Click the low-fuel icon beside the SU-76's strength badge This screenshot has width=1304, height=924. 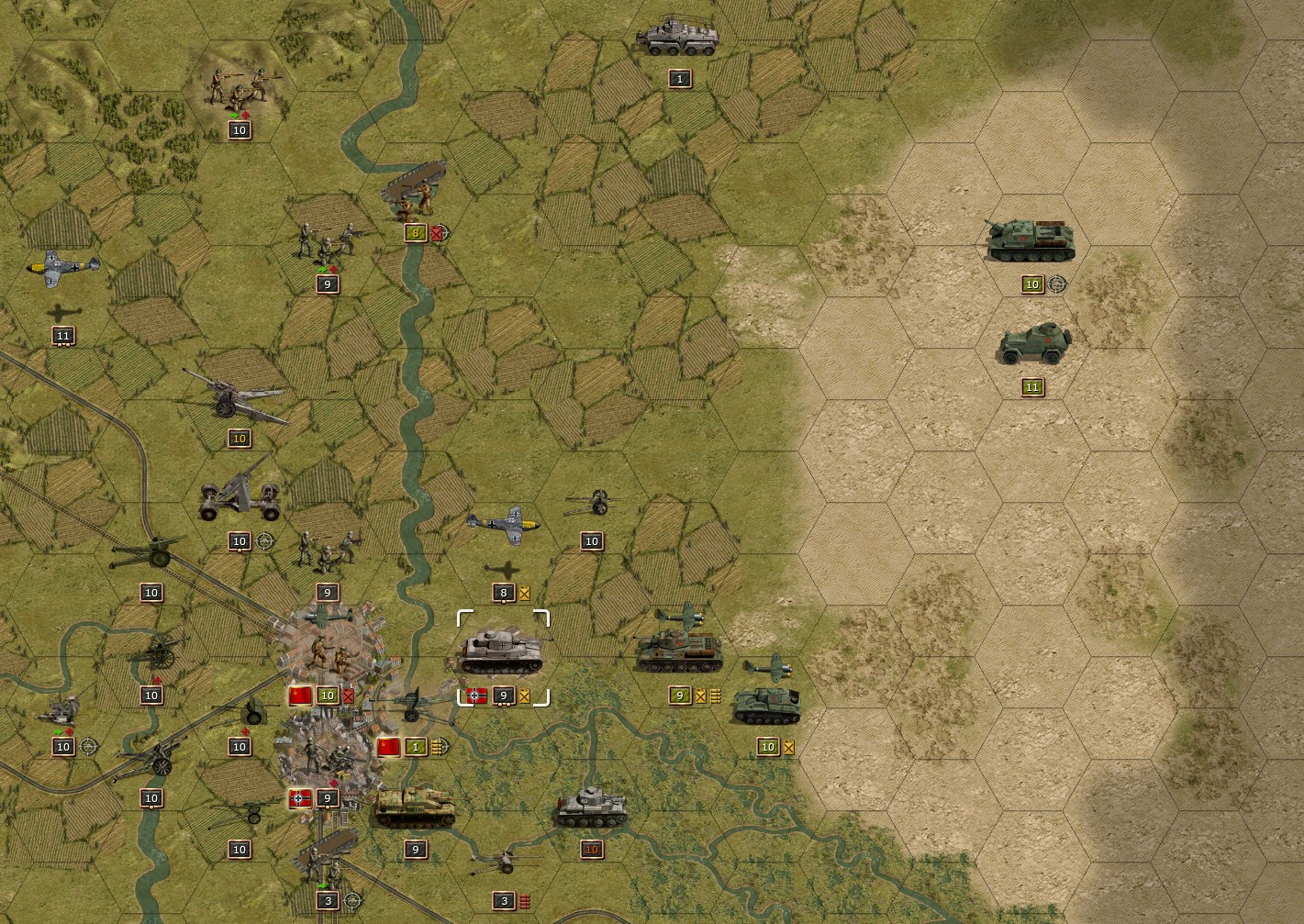coord(788,747)
